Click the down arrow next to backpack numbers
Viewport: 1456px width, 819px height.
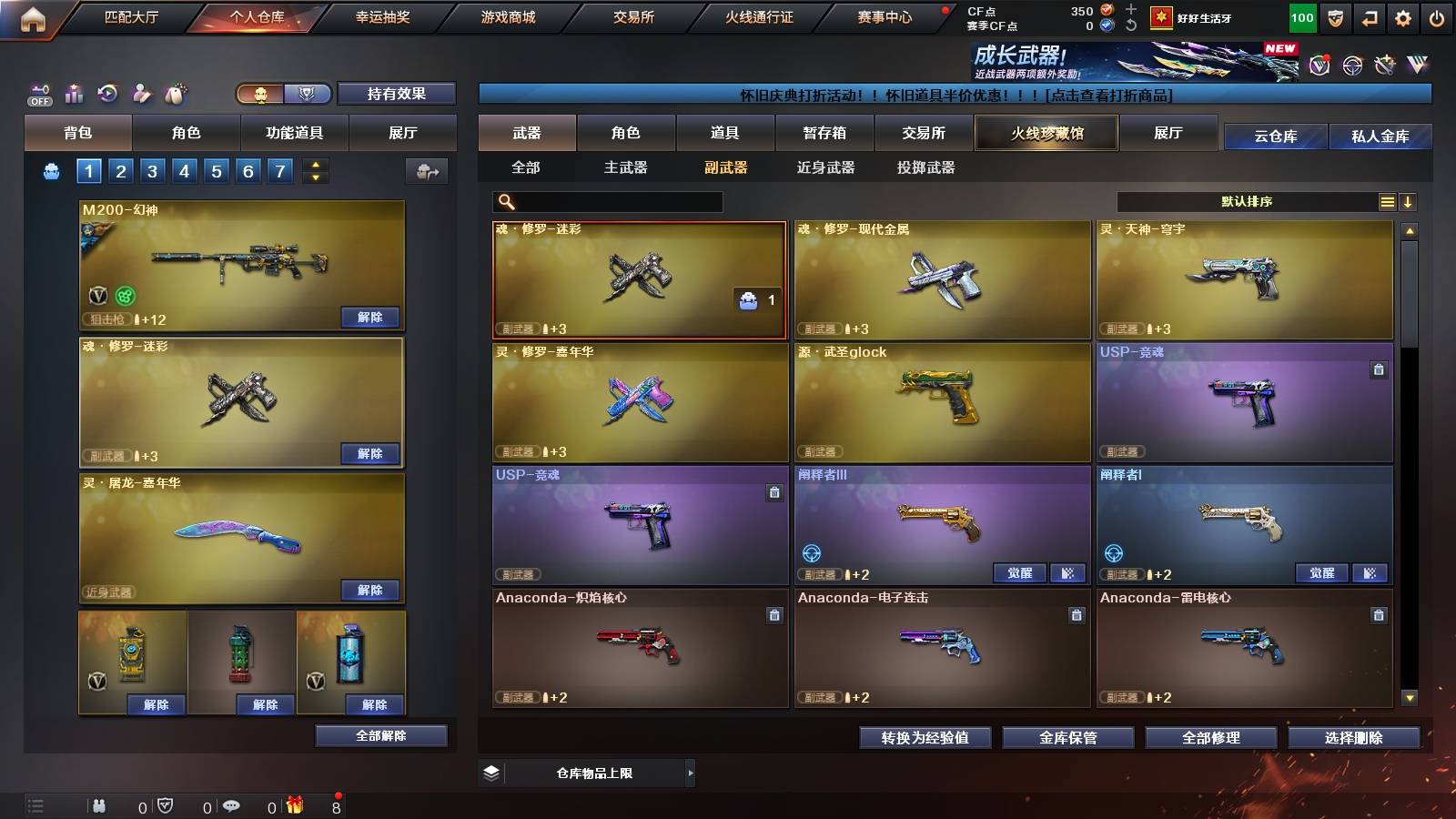click(317, 177)
